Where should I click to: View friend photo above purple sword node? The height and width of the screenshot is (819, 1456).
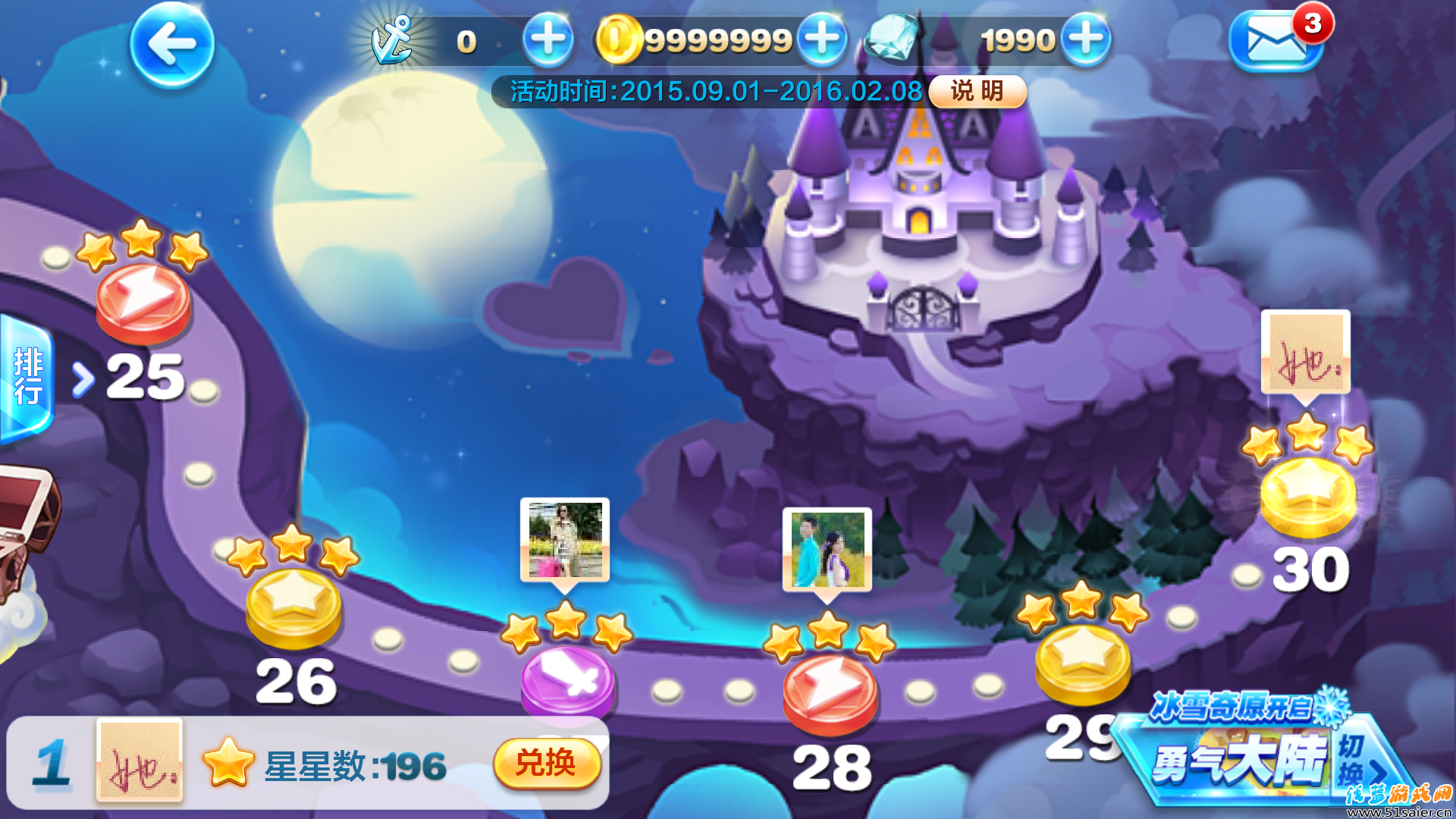pyautogui.click(x=565, y=540)
